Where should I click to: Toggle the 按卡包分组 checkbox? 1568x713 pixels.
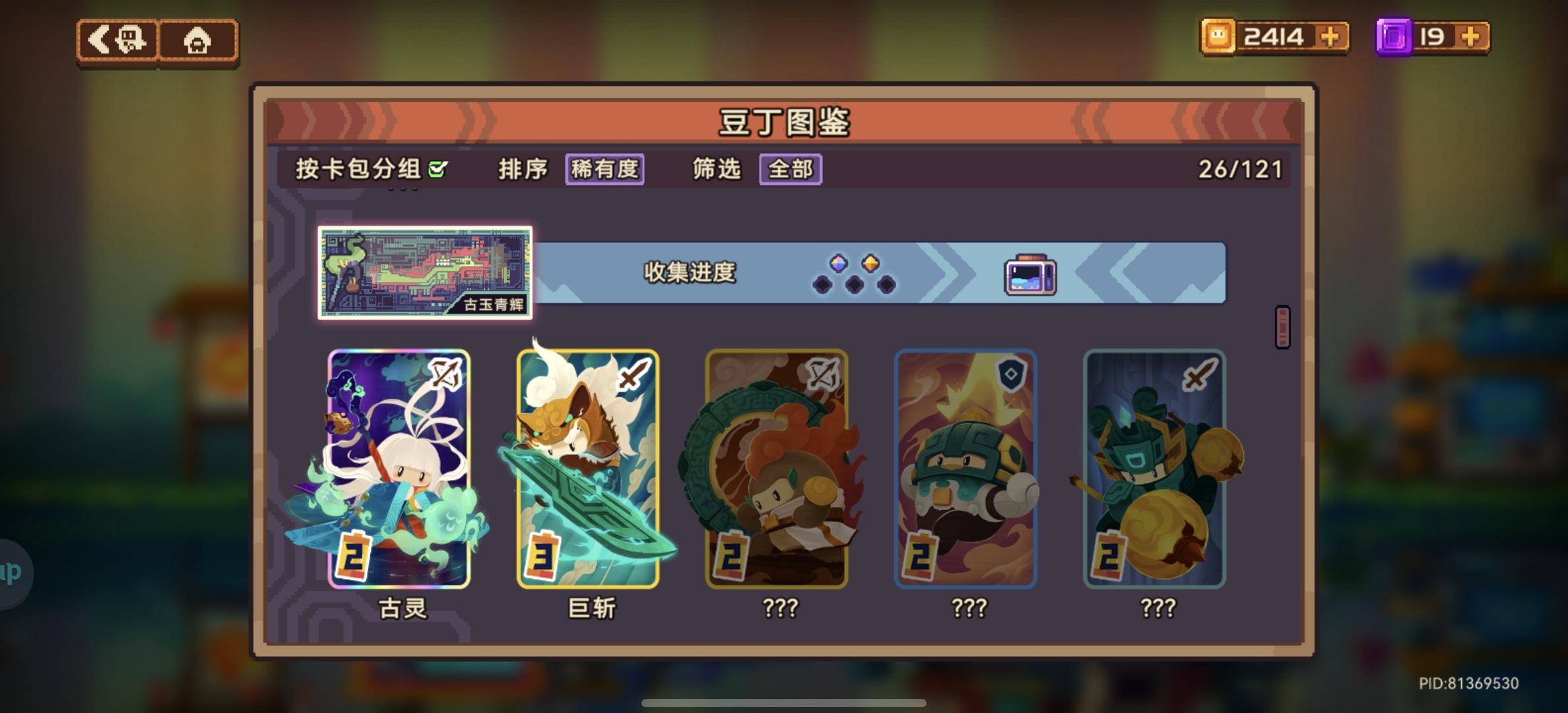coord(438,169)
